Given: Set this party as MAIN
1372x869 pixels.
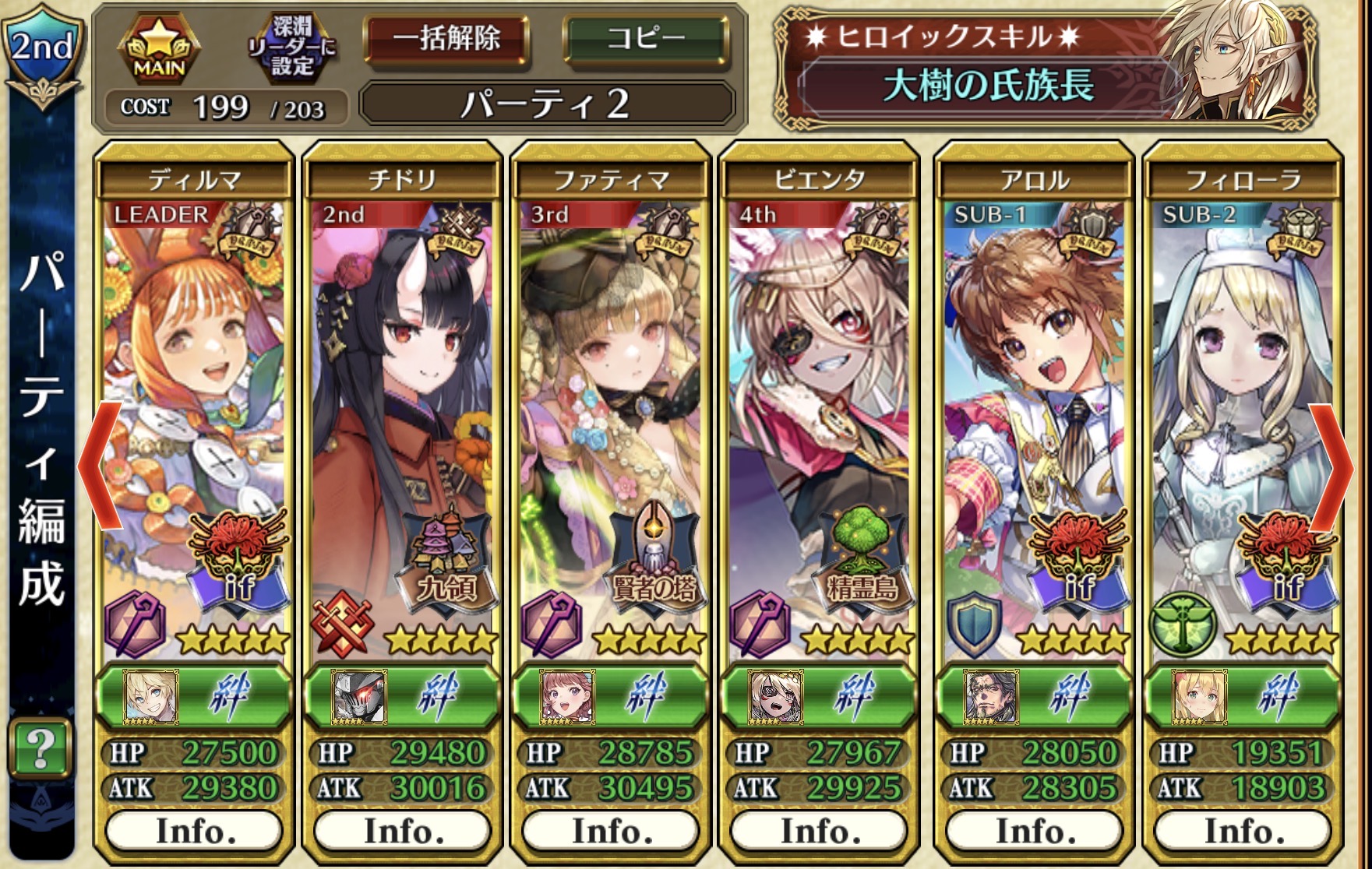Looking at the screenshot, I should pos(159,48).
